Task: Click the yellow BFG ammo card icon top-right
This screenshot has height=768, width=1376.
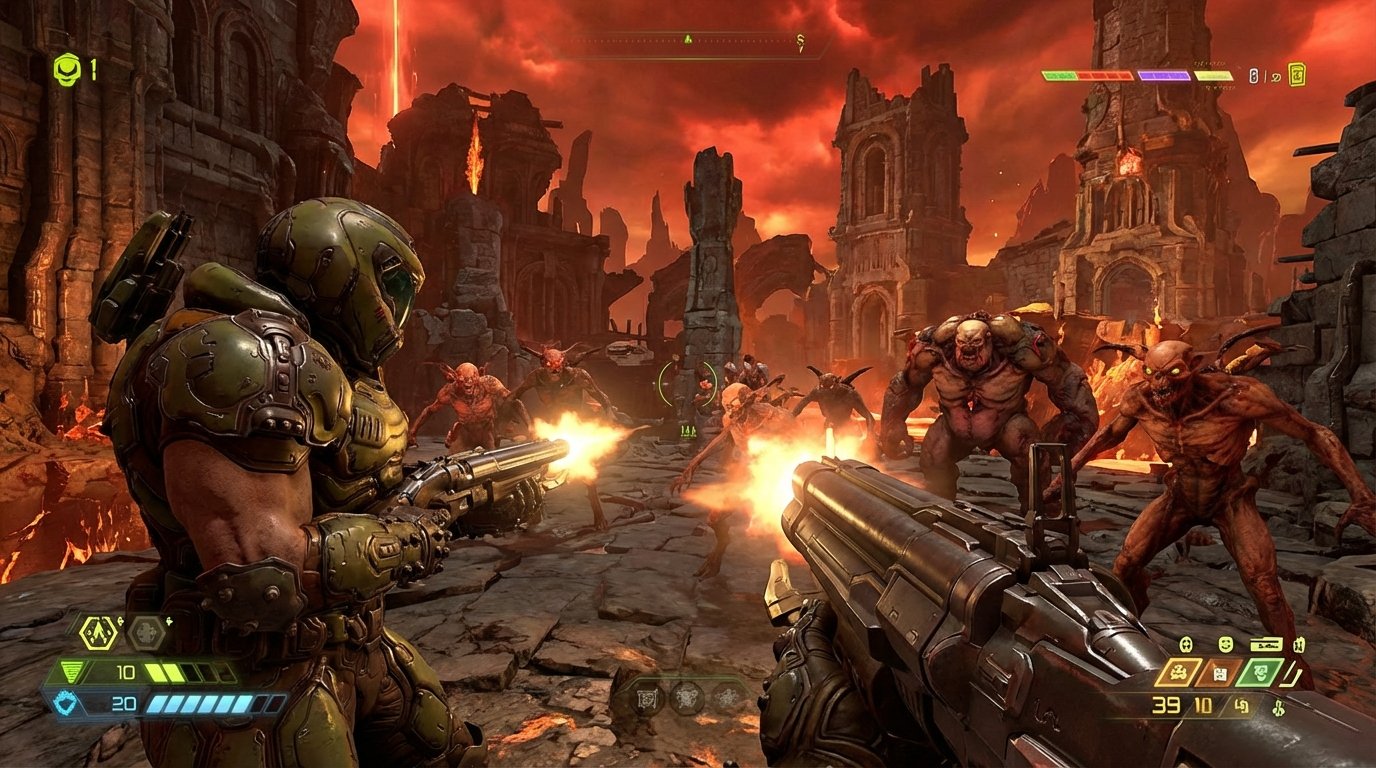Action: 1298,74
